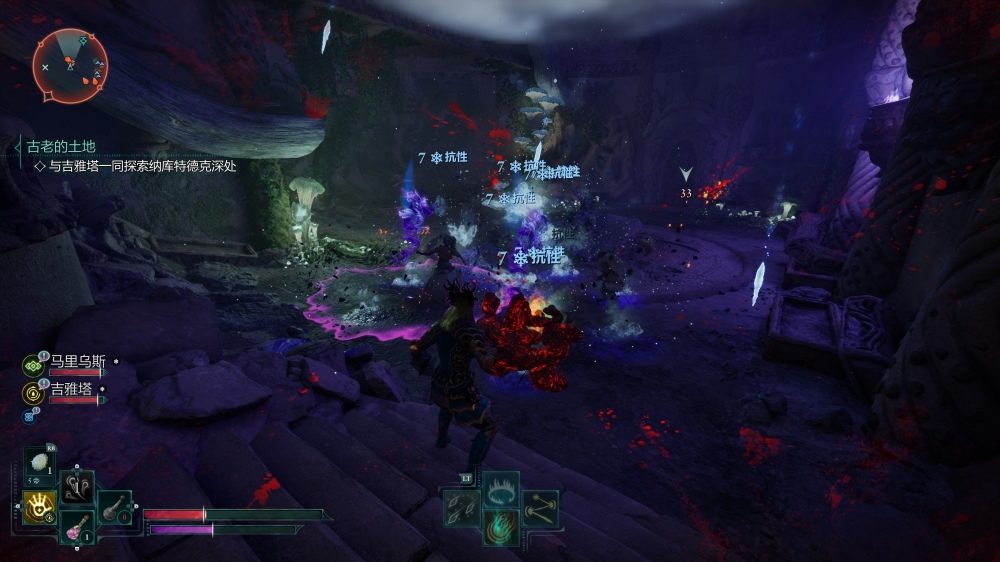Use the swirling wisps ability slot
This screenshot has width=1000, height=562.
pyautogui.click(x=77, y=488)
